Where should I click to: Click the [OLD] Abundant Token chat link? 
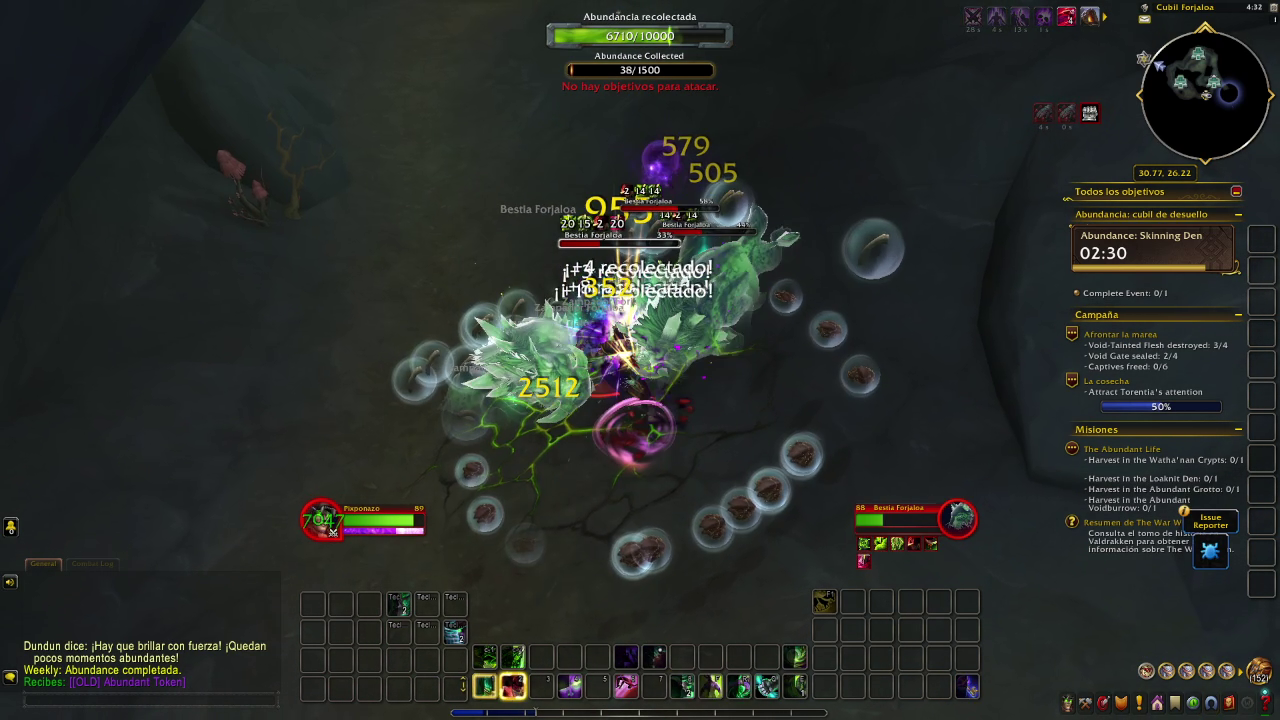pos(127,682)
